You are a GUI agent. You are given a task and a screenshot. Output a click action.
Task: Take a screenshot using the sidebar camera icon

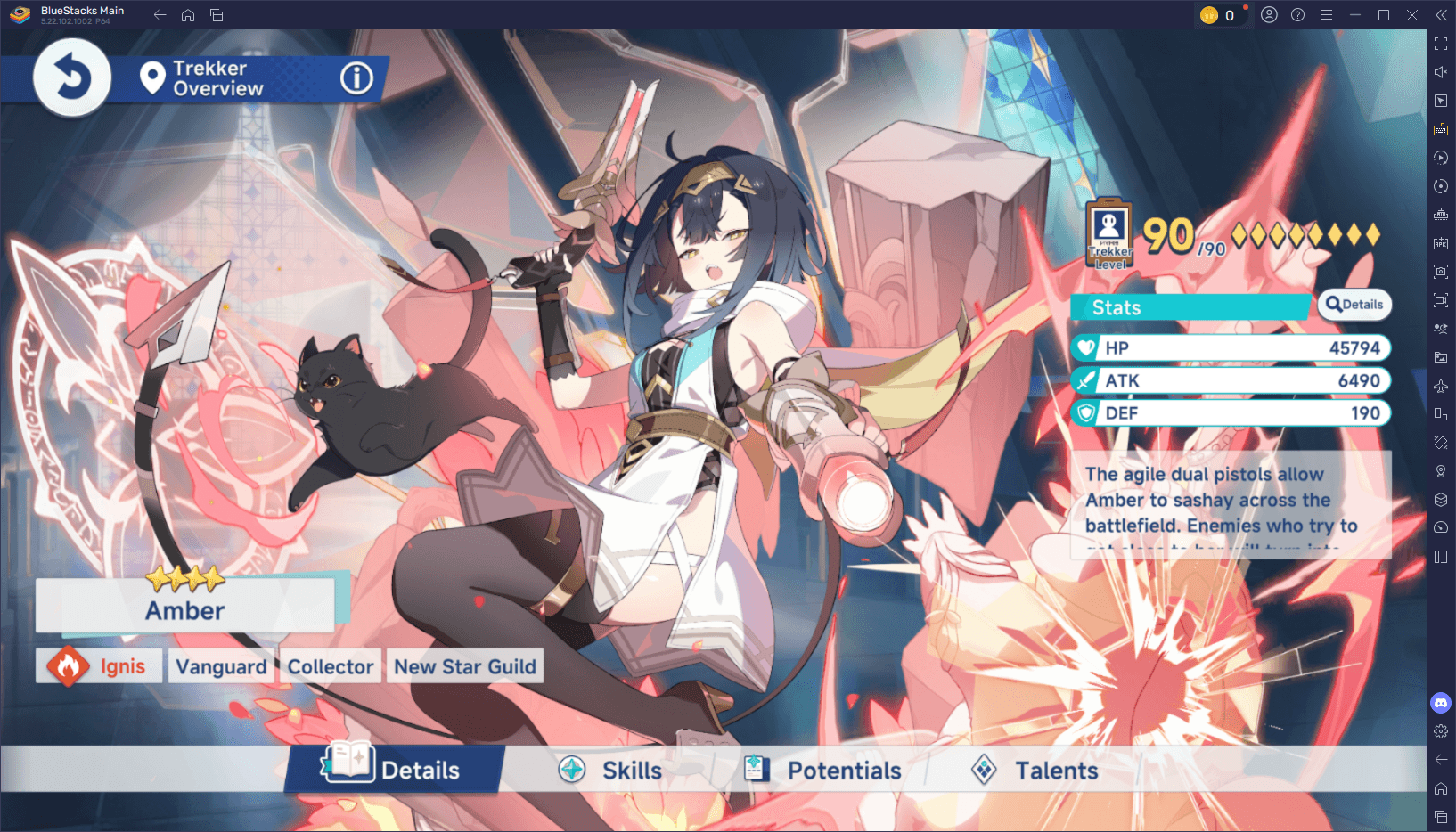click(1441, 272)
